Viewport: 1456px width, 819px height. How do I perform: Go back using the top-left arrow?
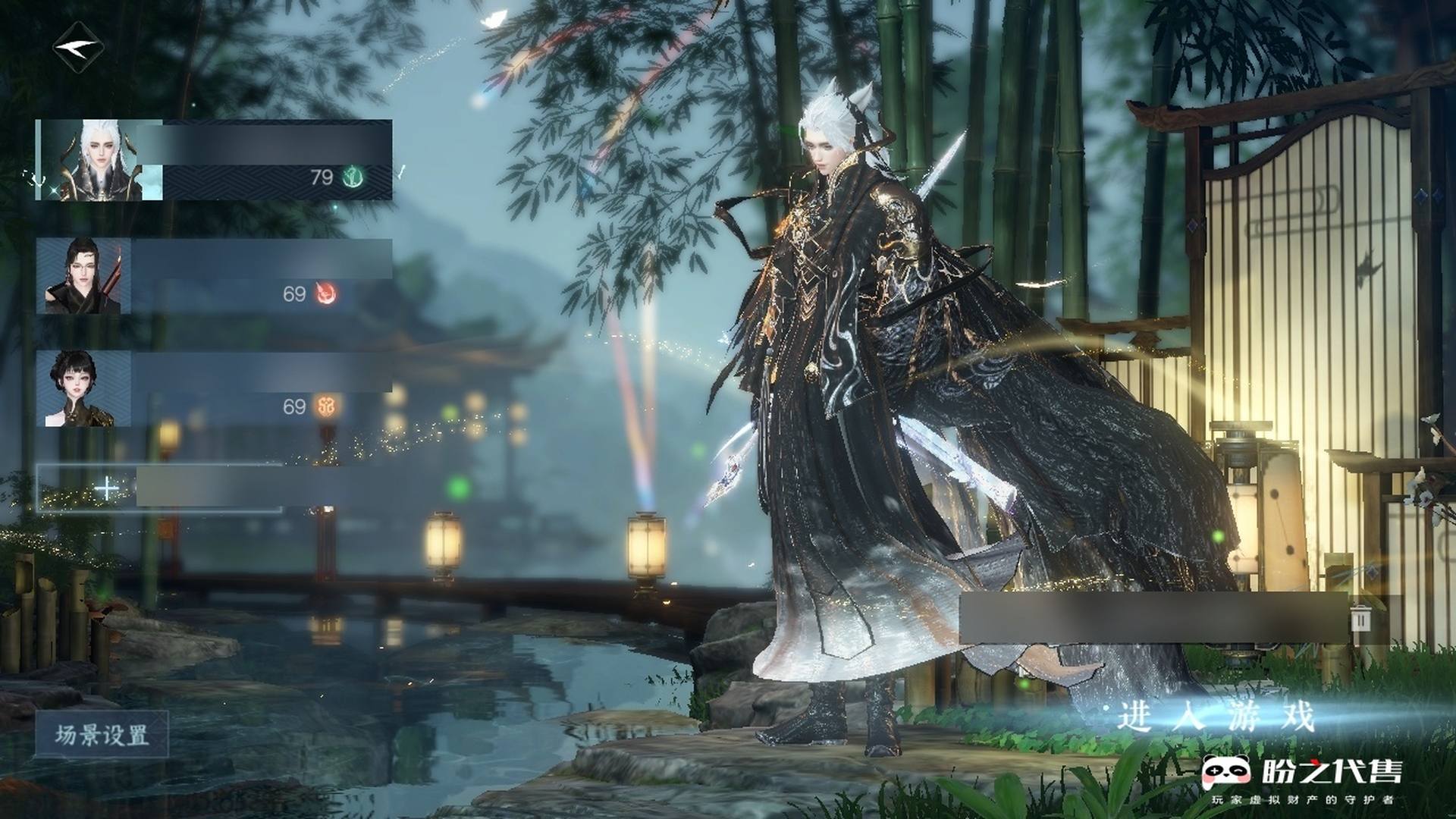coord(80,48)
